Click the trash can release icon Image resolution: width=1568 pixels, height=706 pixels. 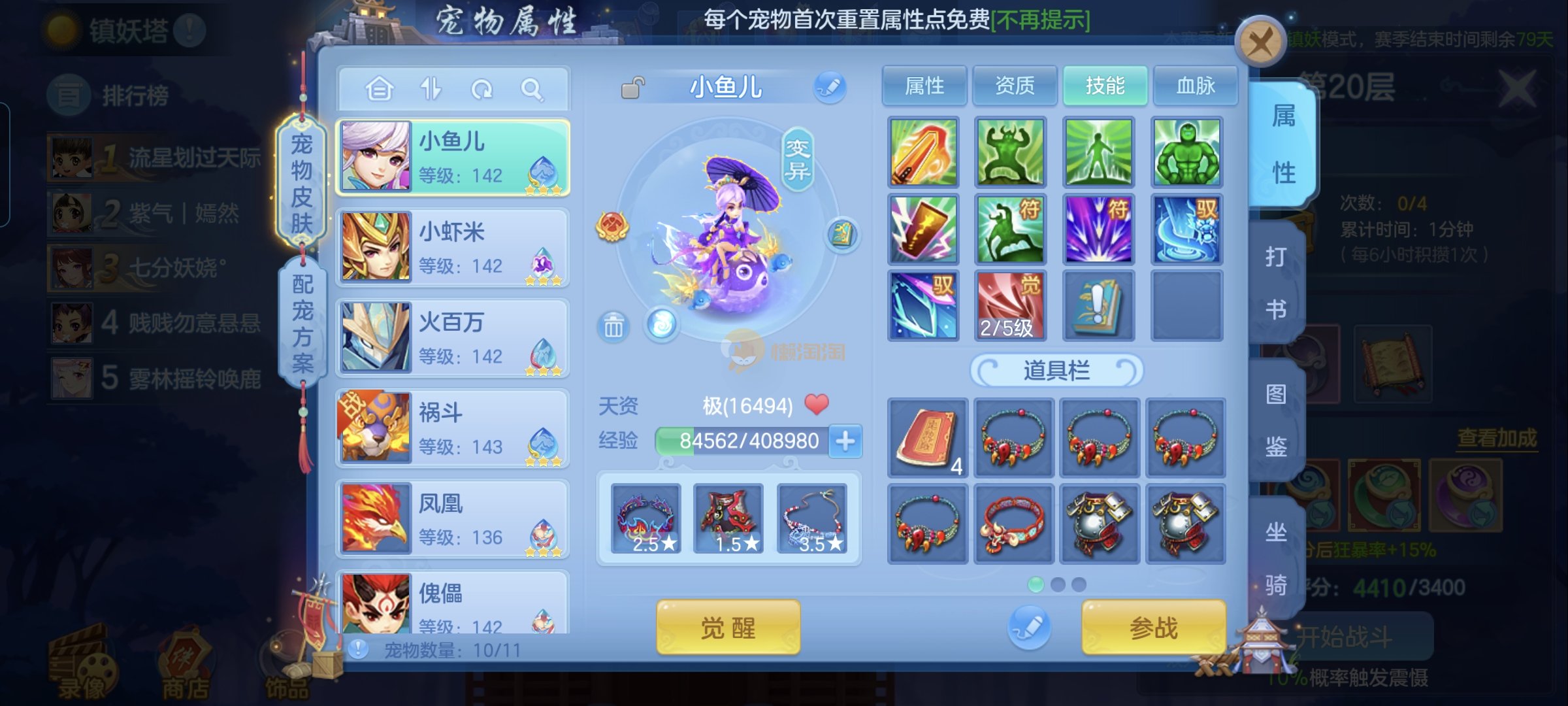pyautogui.click(x=613, y=326)
